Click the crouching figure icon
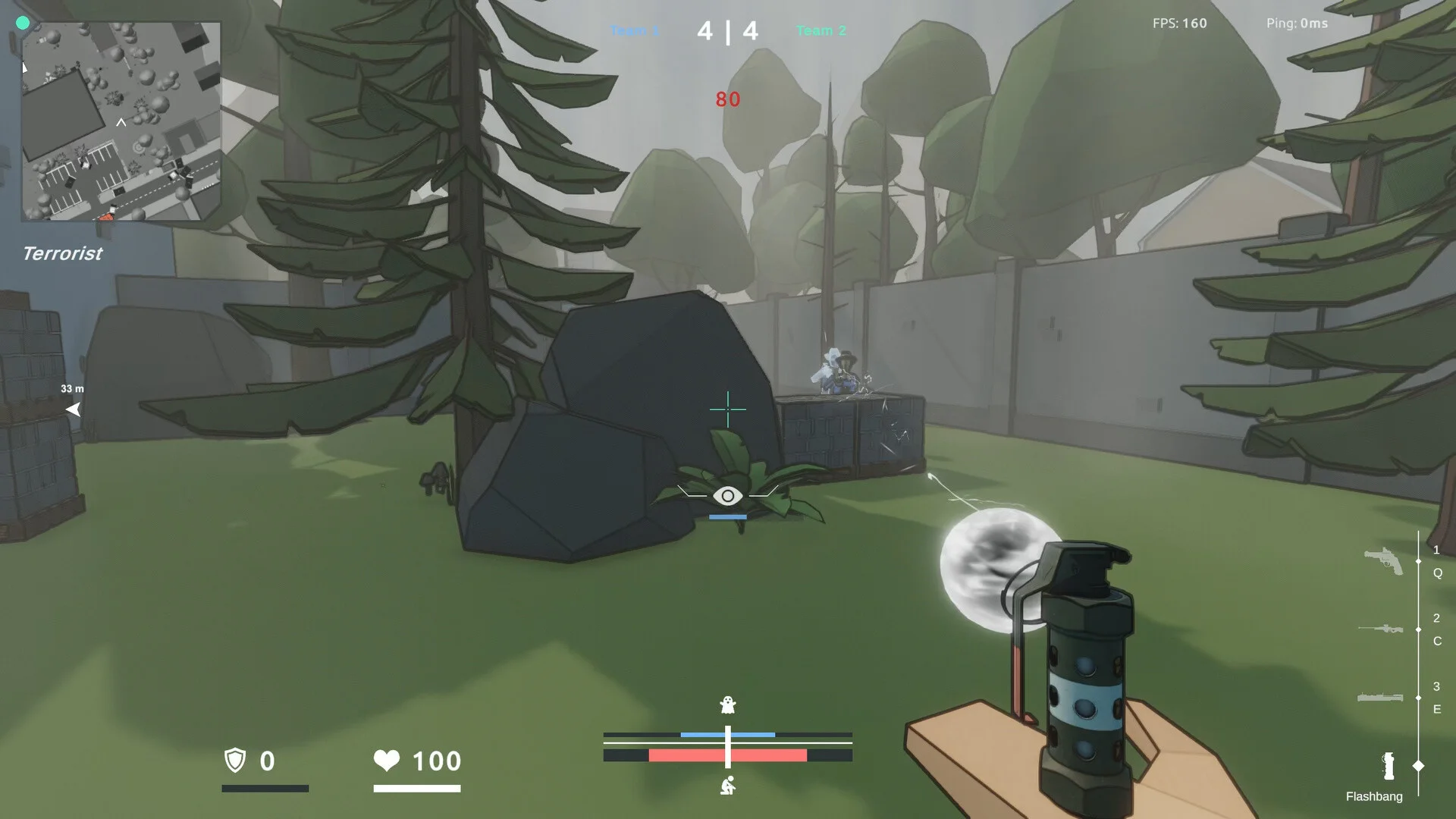The width and height of the screenshot is (1456, 819). point(727,786)
